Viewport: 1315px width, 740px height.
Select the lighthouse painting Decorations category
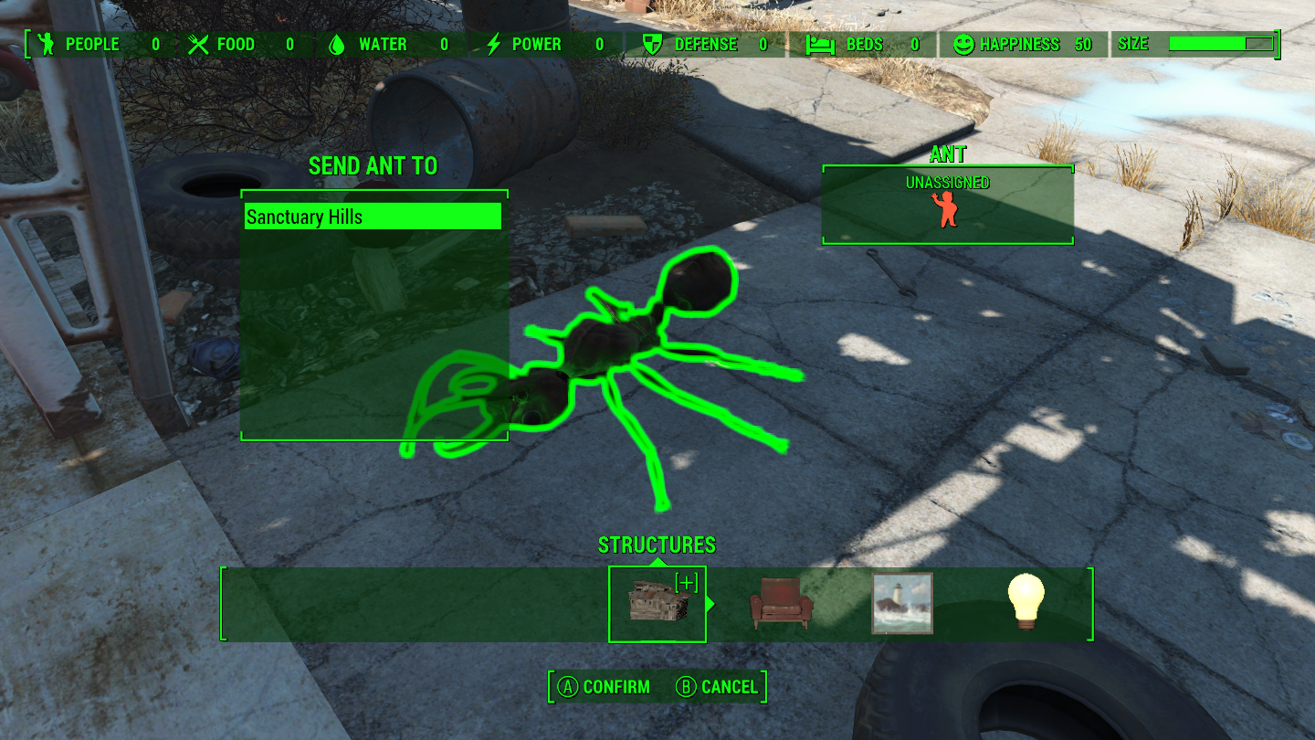click(x=902, y=603)
